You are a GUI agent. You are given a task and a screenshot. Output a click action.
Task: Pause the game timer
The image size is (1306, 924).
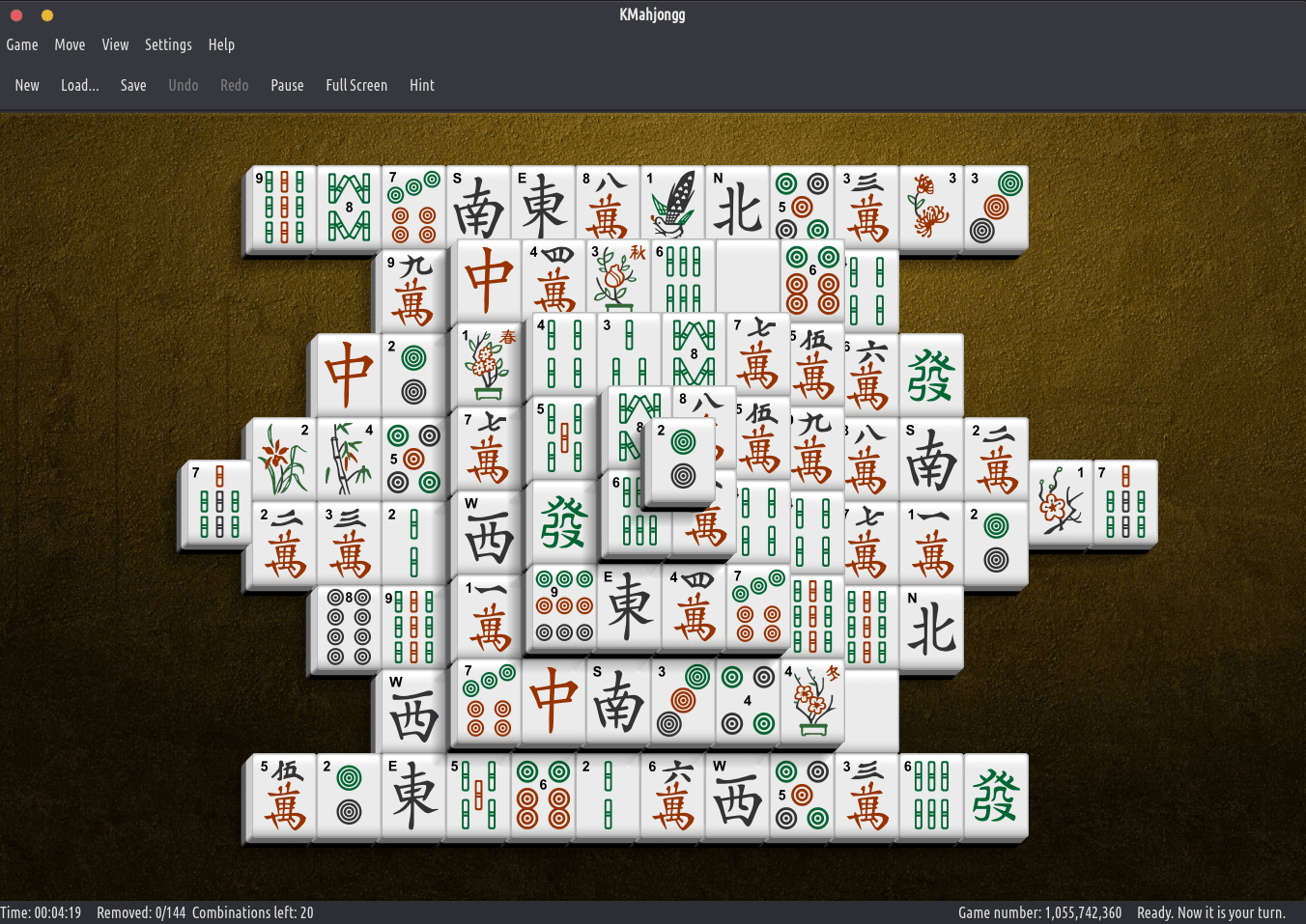click(287, 85)
